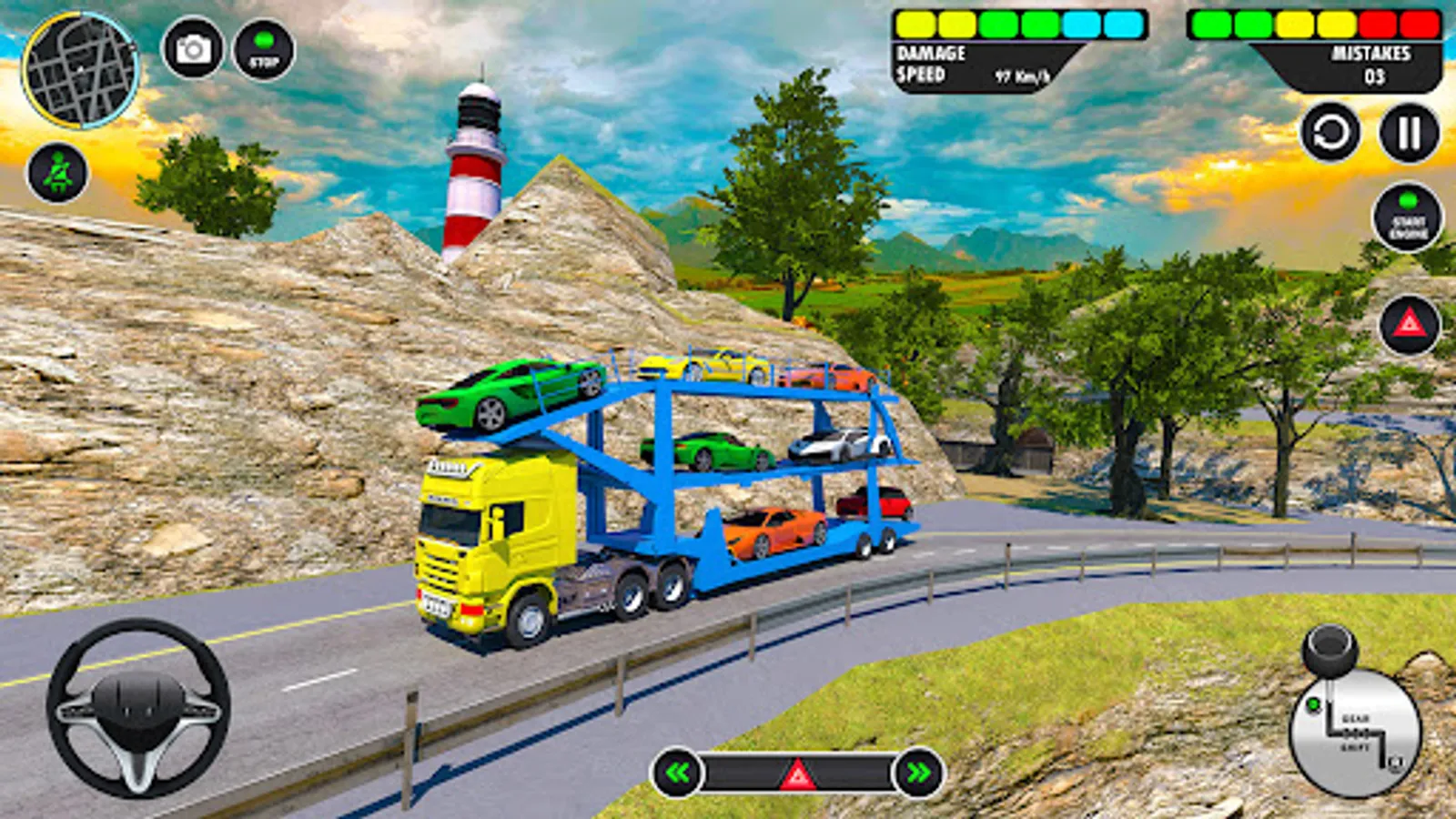Open the circular minimap
Image resolution: width=1456 pixels, height=819 pixels.
pos(80,70)
